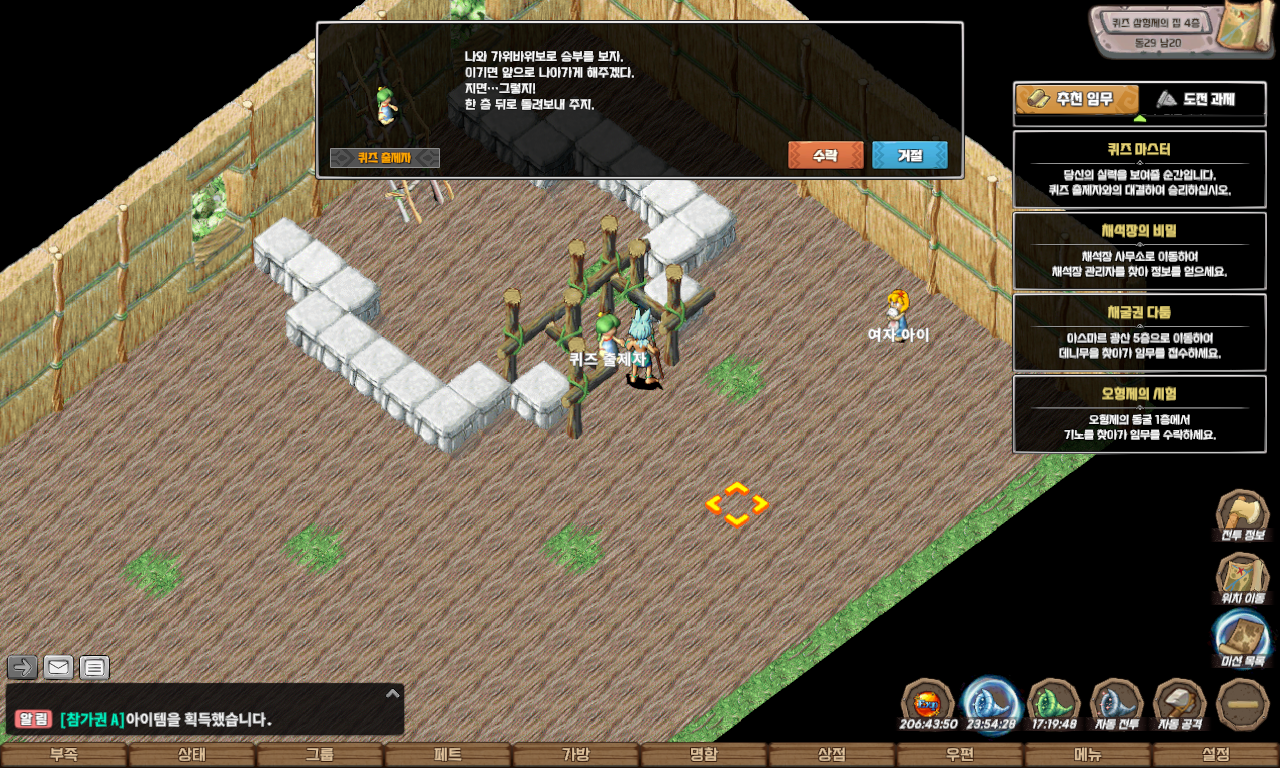The image size is (1280, 768).
Task: Open the 설정 settings menu
Action: pos(1216,755)
